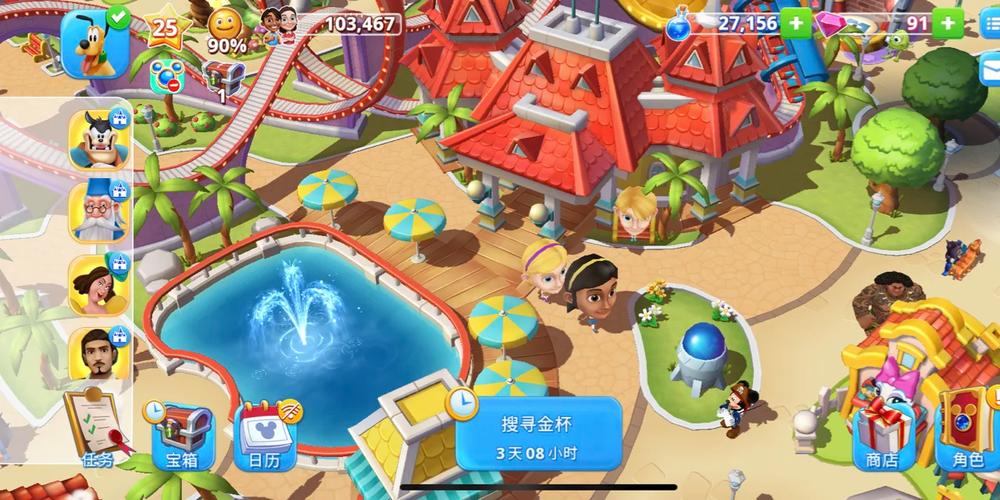
Task: Add more blue potion magic
Action: tap(796, 23)
